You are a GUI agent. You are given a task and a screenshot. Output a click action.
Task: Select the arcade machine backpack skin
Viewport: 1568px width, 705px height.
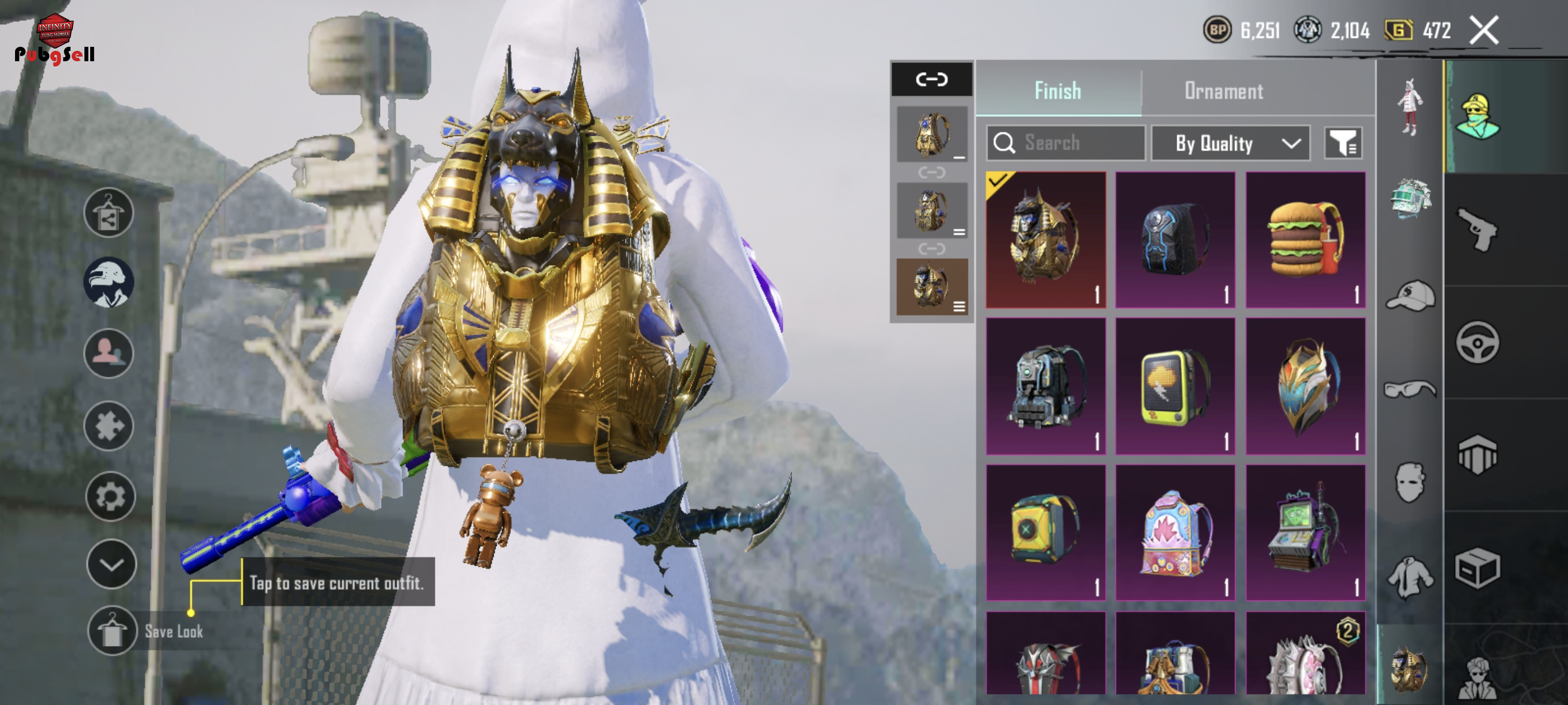coord(1305,532)
